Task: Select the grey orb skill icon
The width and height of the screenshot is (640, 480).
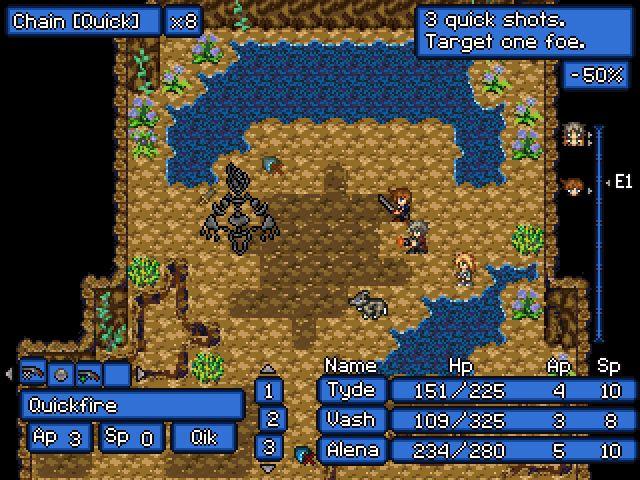Action: [x=61, y=374]
